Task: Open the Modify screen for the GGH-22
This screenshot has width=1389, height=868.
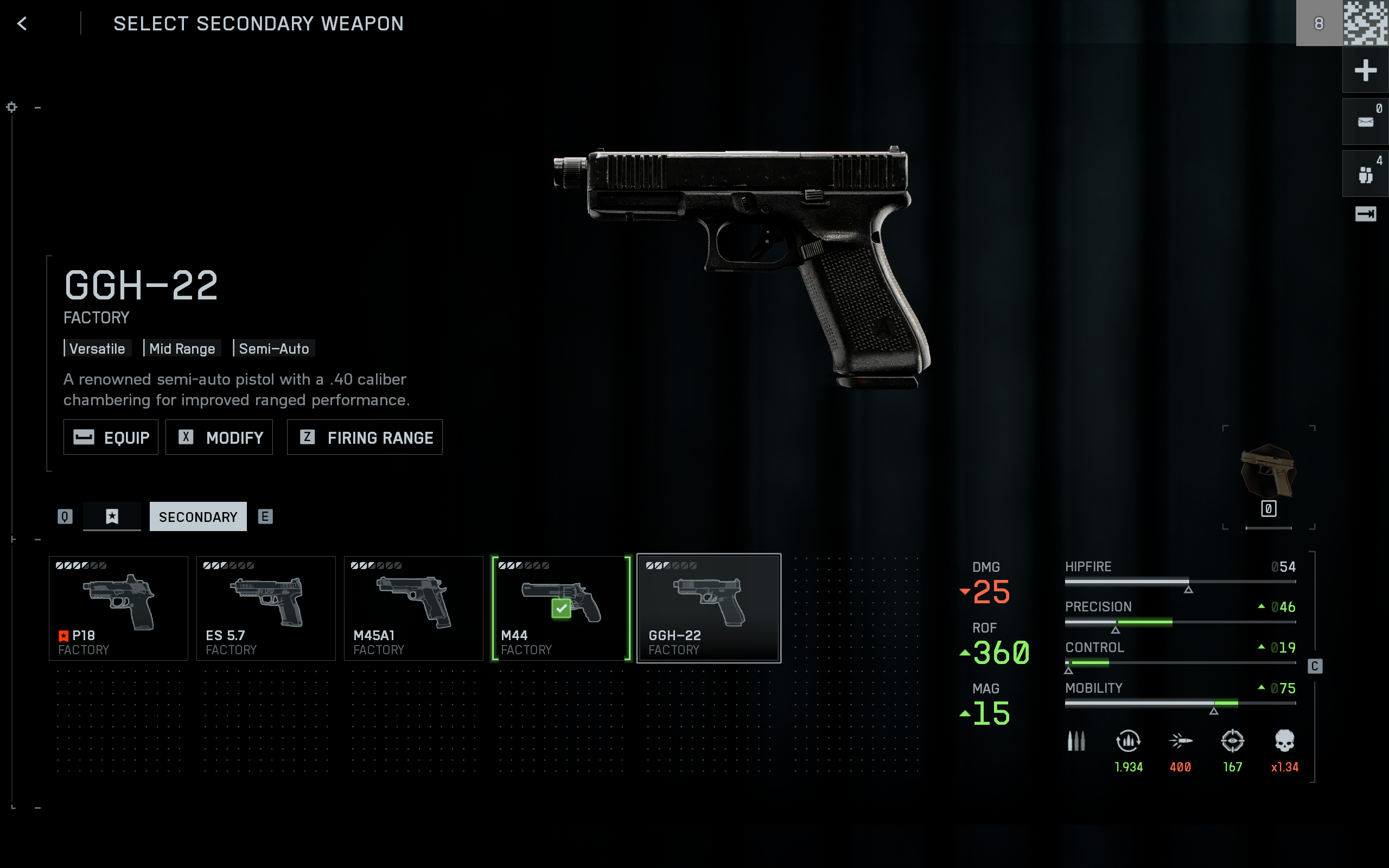Action: [x=219, y=437]
